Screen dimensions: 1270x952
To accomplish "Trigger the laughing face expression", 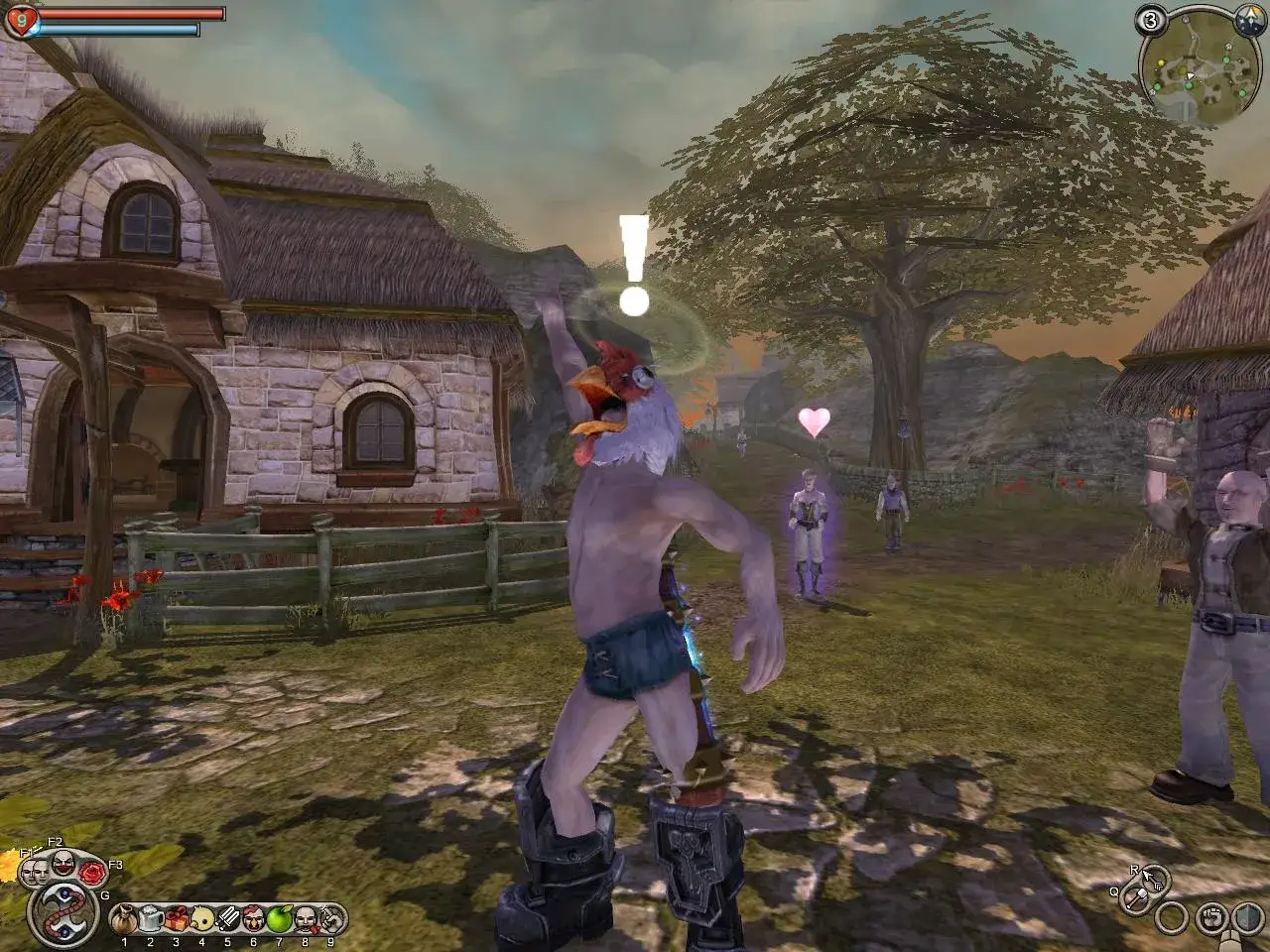I will click(63, 861).
